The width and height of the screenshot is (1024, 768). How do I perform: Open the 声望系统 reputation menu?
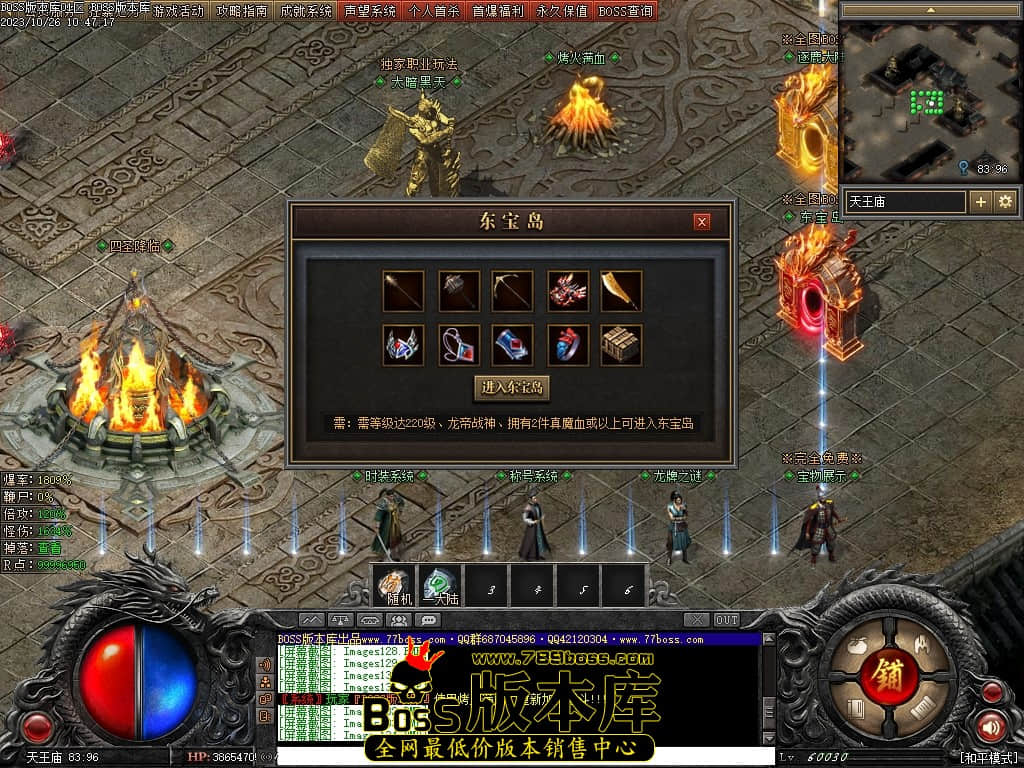pos(370,11)
